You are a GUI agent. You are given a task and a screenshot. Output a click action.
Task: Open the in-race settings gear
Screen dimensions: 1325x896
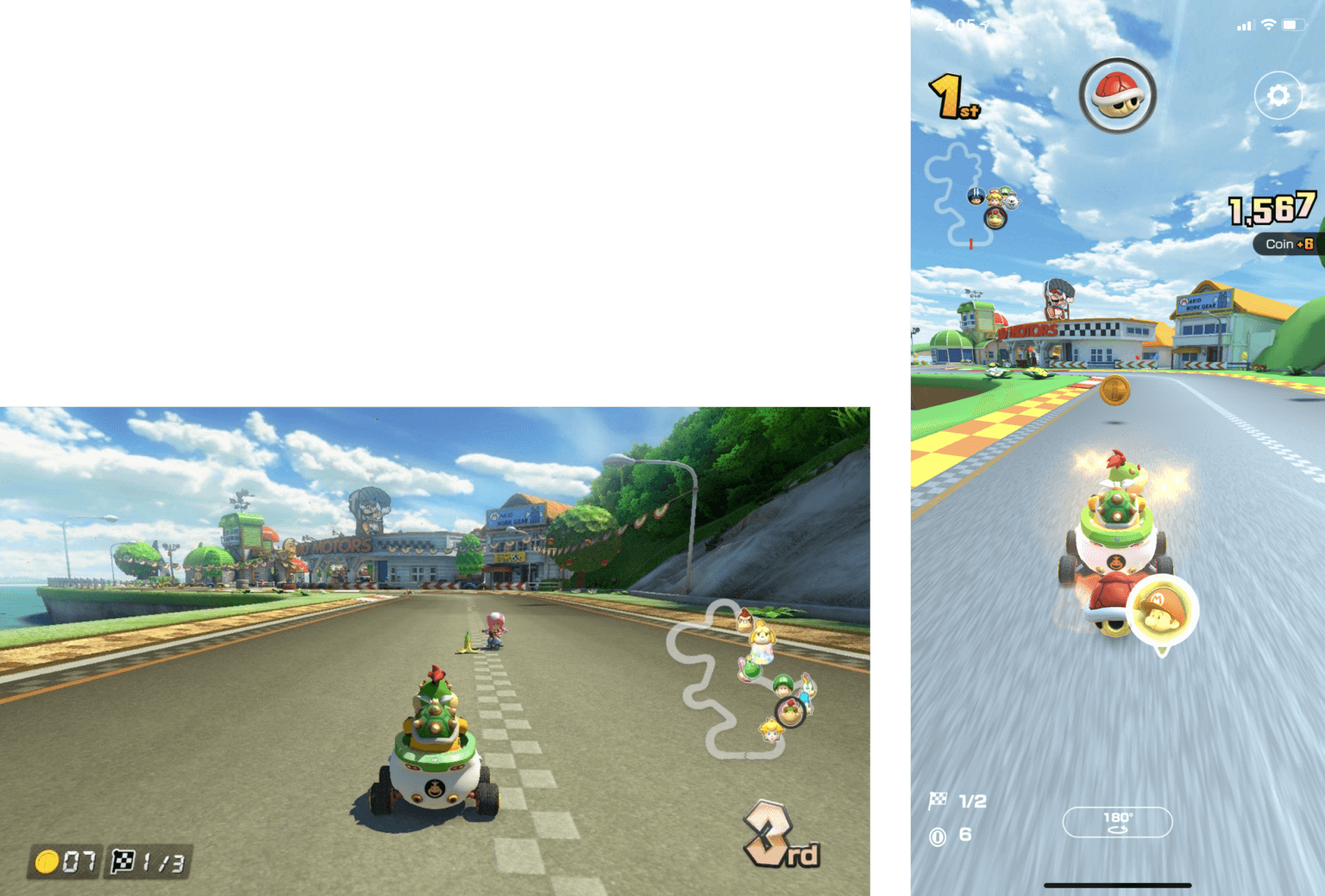click(1278, 97)
